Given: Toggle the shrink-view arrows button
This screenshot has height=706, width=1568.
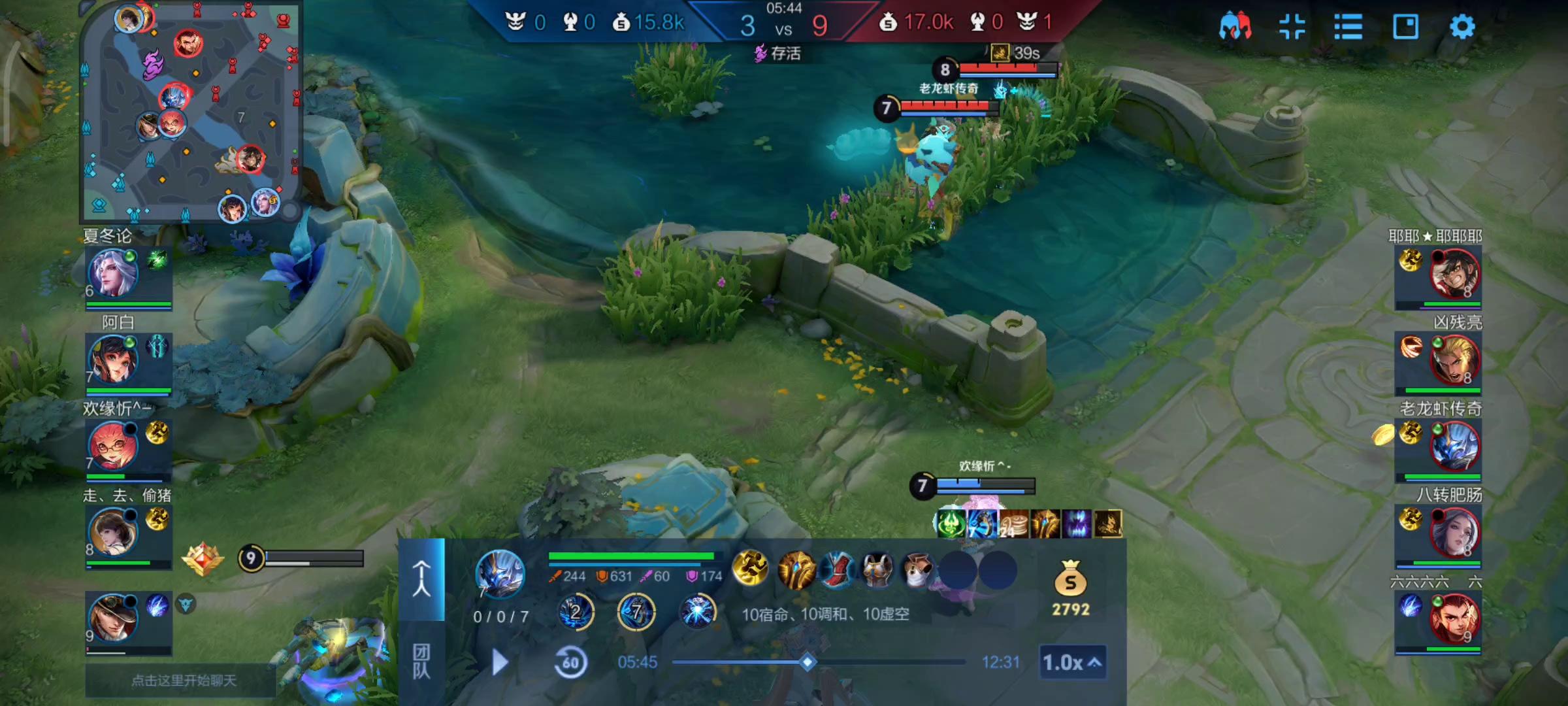Looking at the screenshot, I should tap(1292, 27).
